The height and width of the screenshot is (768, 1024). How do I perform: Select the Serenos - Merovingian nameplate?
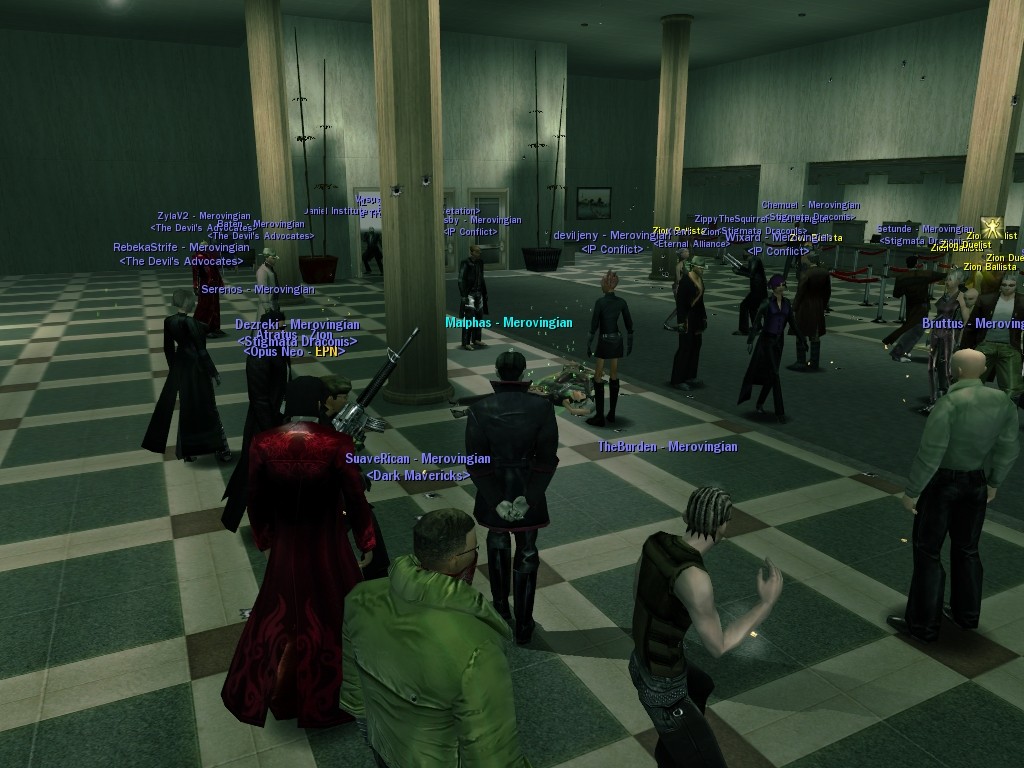click(258, 290)
